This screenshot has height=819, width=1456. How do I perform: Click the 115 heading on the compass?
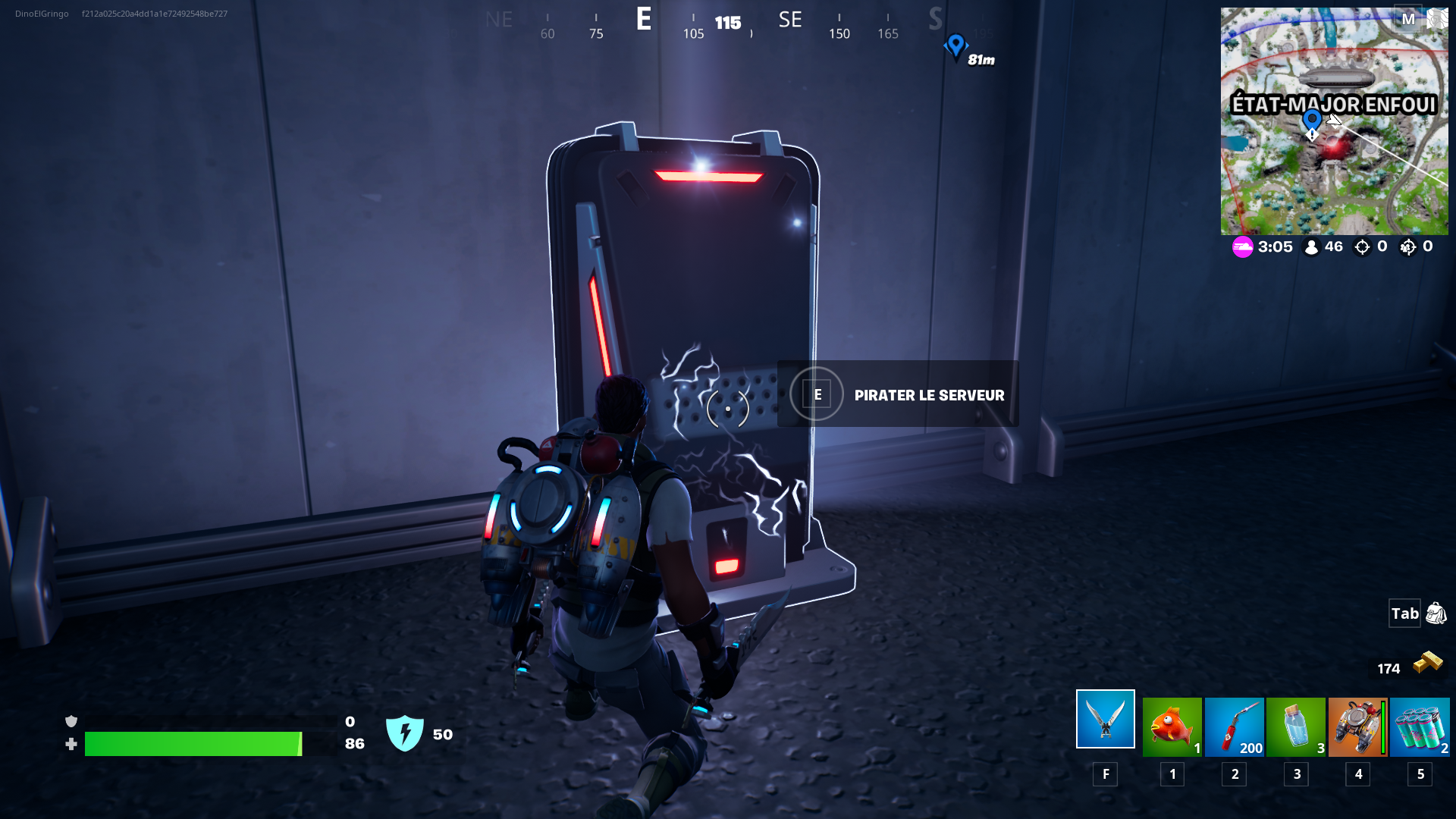[x=726, y=24]
